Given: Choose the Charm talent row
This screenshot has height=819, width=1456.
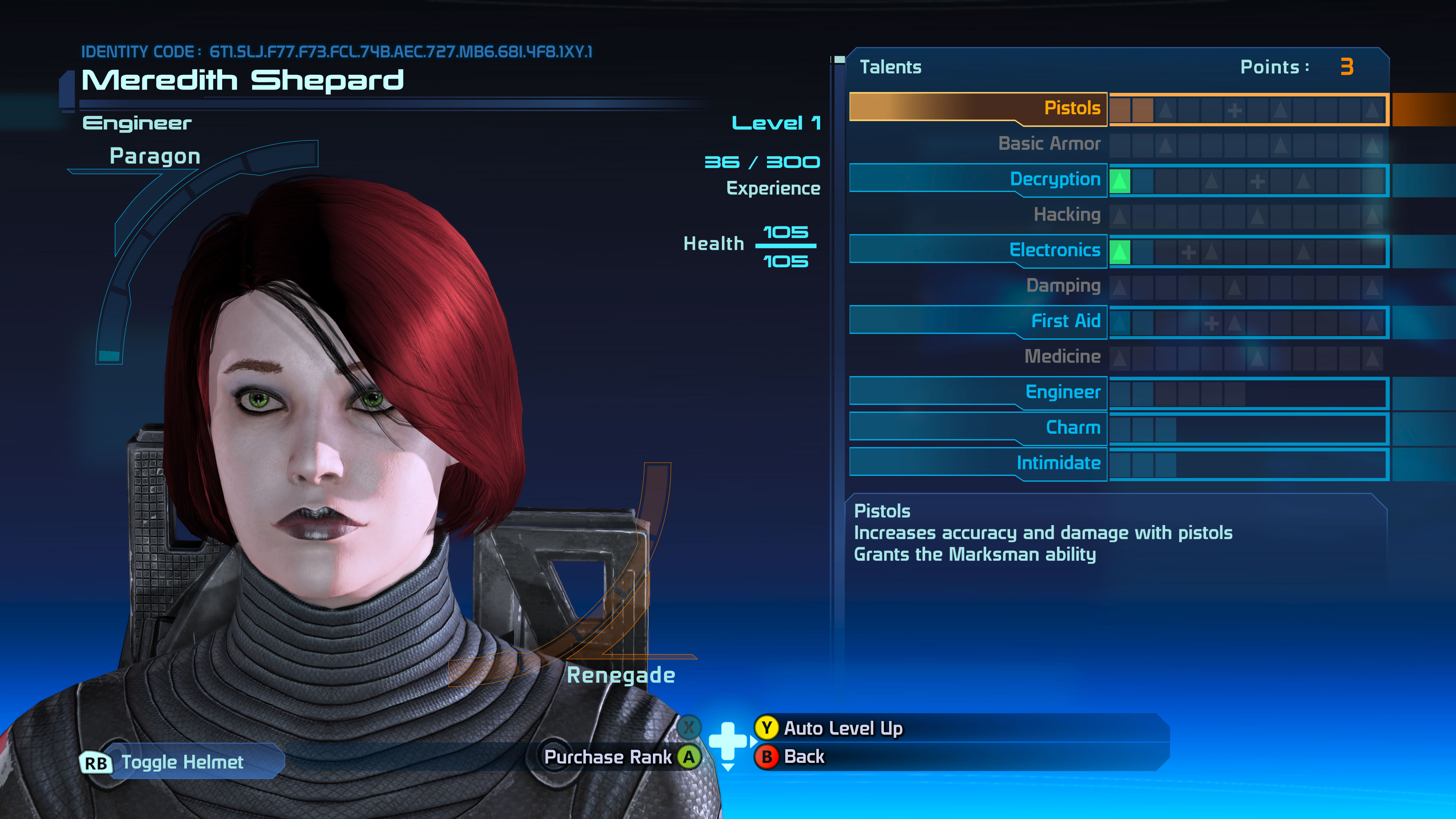Looking at the screenshot, I should [x=1072, y=427].
